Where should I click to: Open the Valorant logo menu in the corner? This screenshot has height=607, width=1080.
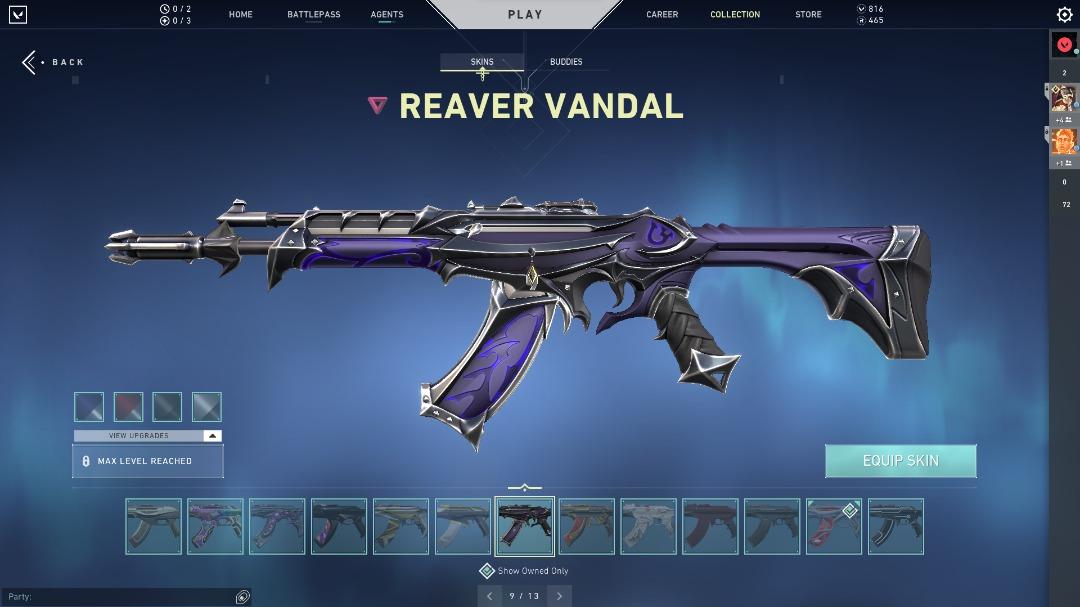[x=17, y=15]
